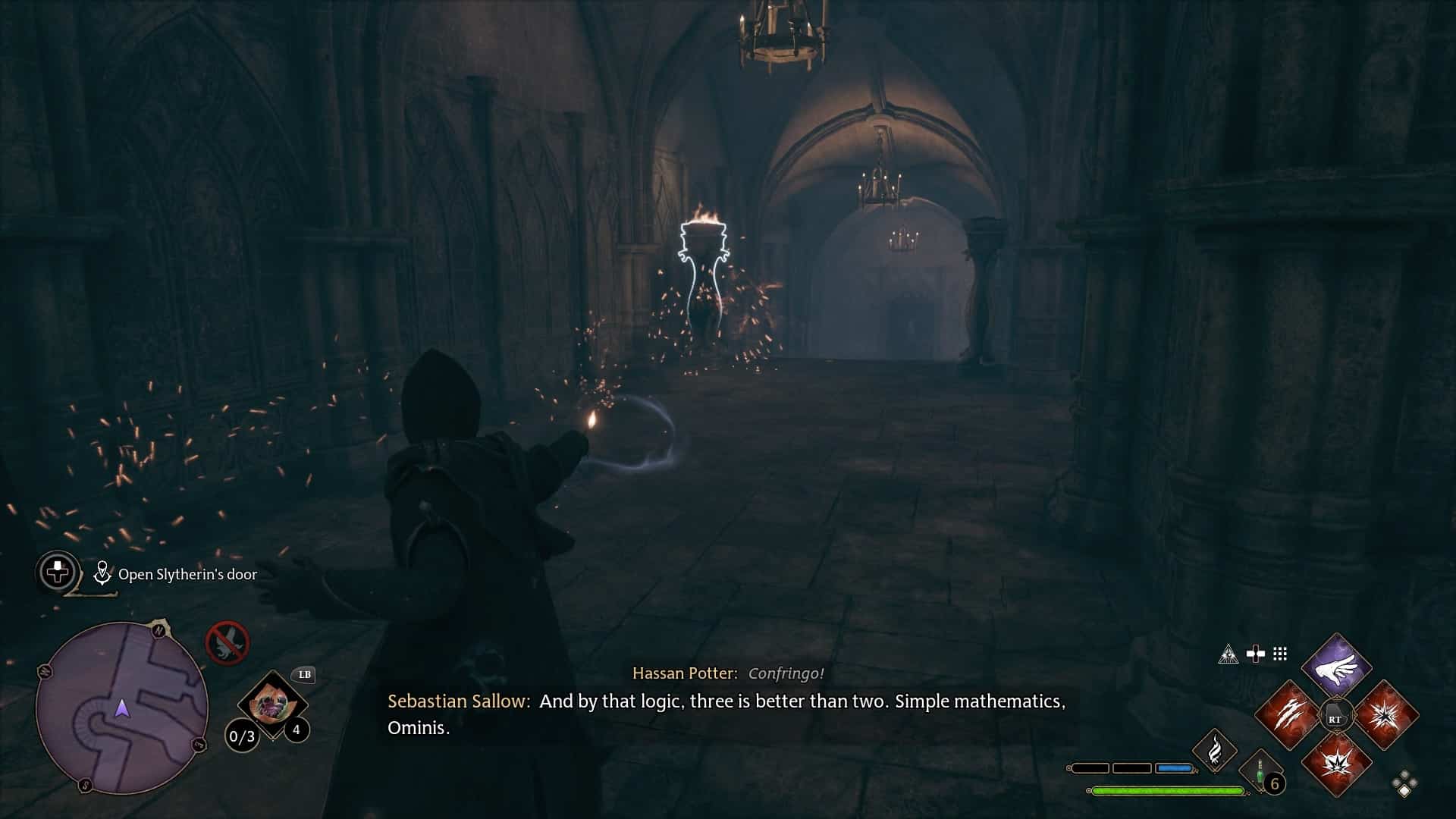Select the claw-slash spell in left diamond slot
Screen dimensions: 1456x819
(x=1291, y=714)
